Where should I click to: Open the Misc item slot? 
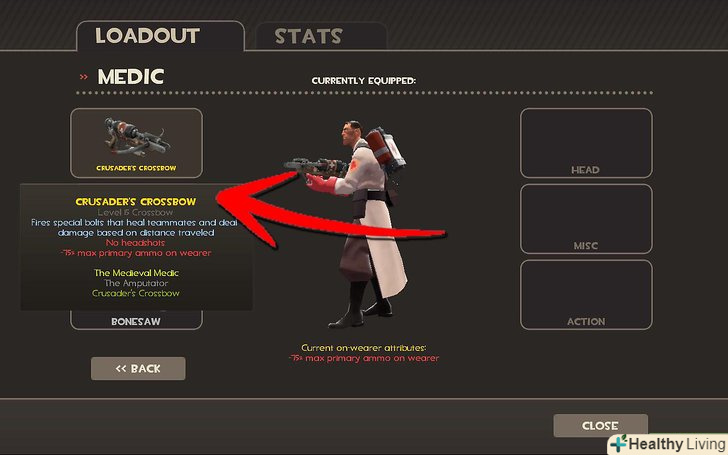tap(585, 219)
